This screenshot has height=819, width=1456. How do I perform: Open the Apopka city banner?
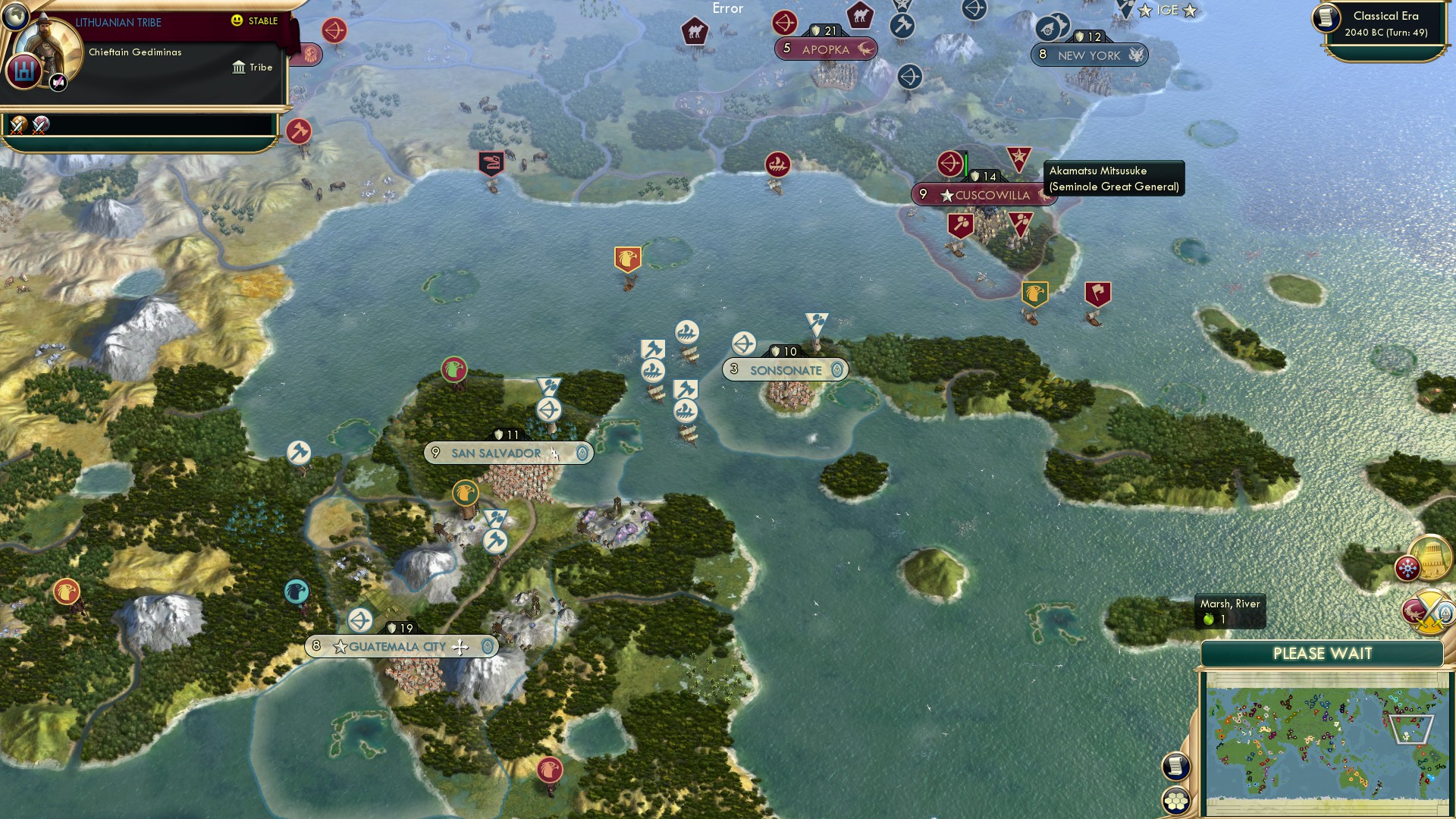point(825,49)
